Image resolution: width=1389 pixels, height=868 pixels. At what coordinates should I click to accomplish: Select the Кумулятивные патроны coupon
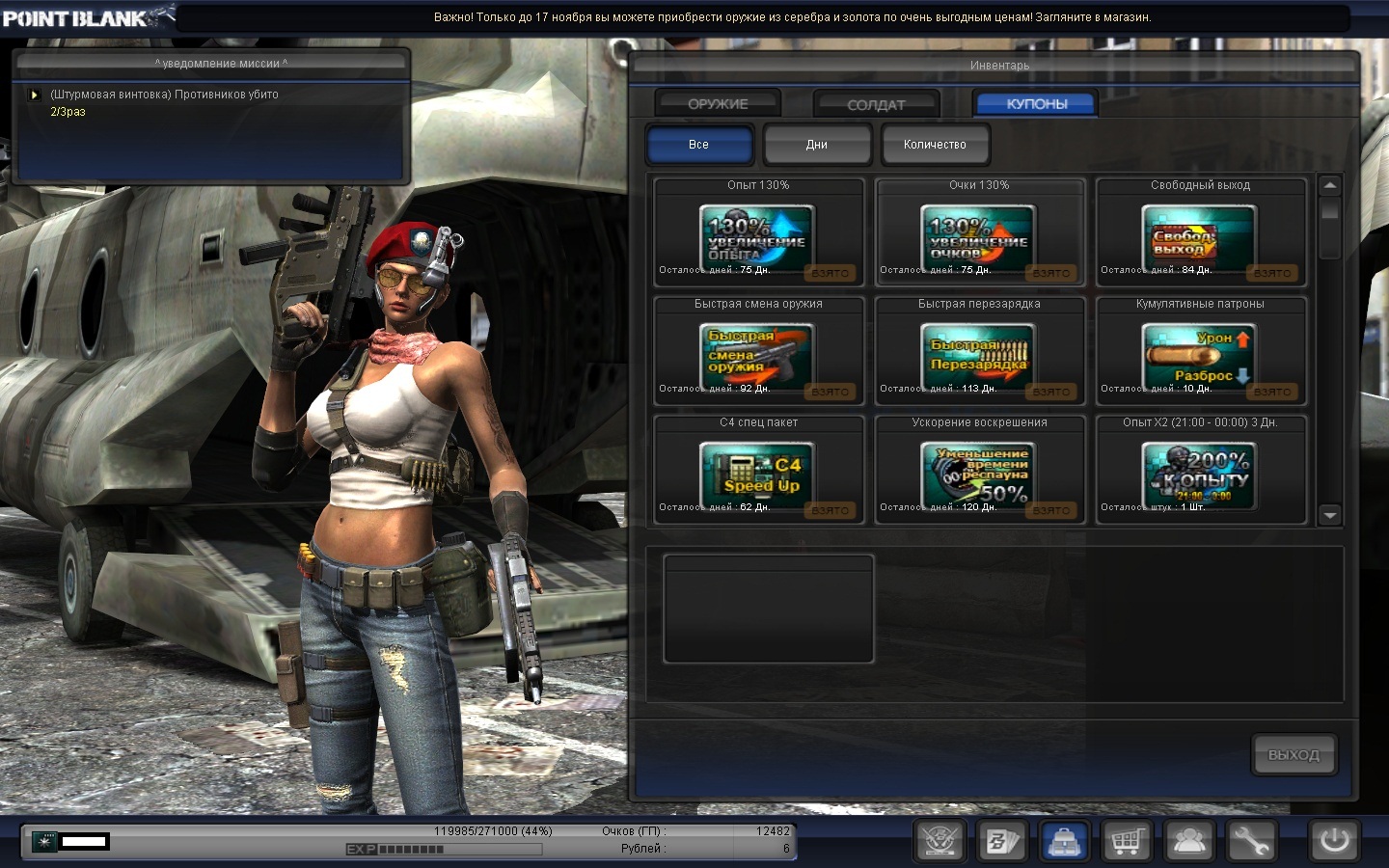[1200, 354]
